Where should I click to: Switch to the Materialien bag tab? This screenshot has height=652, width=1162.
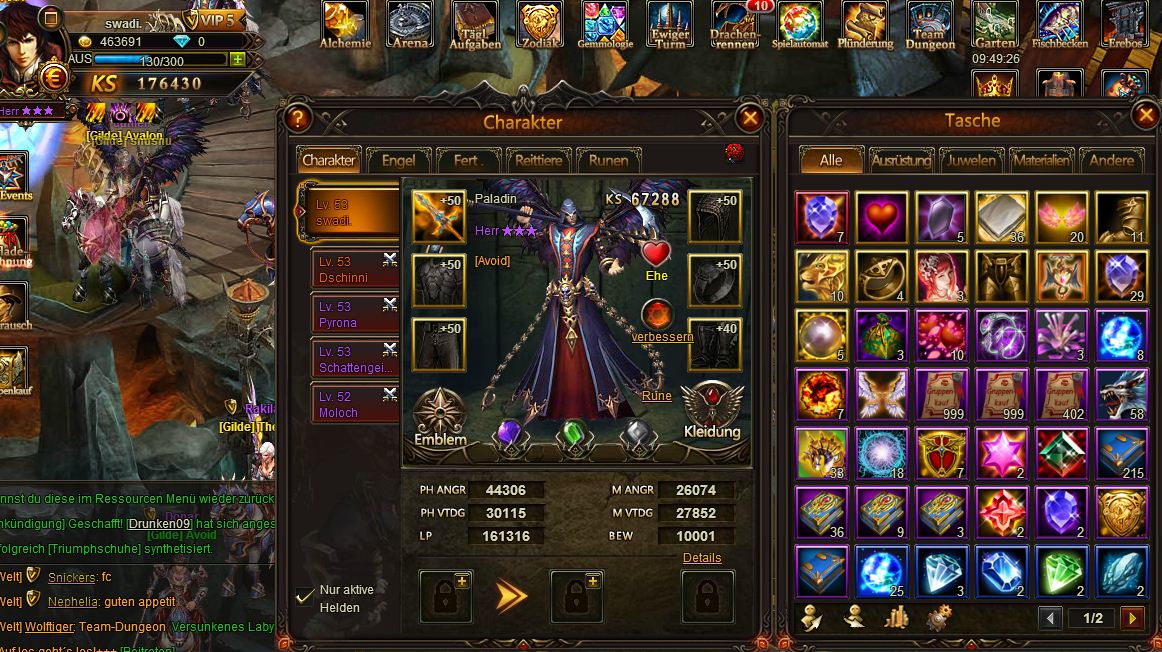[1040, 160]
